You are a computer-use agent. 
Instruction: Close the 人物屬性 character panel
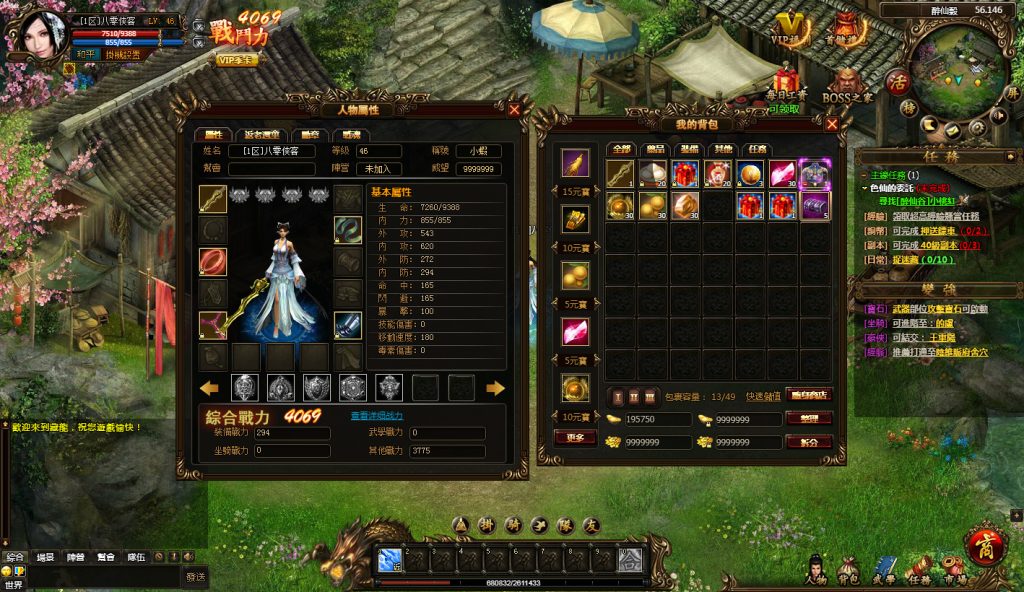point(514,110)
